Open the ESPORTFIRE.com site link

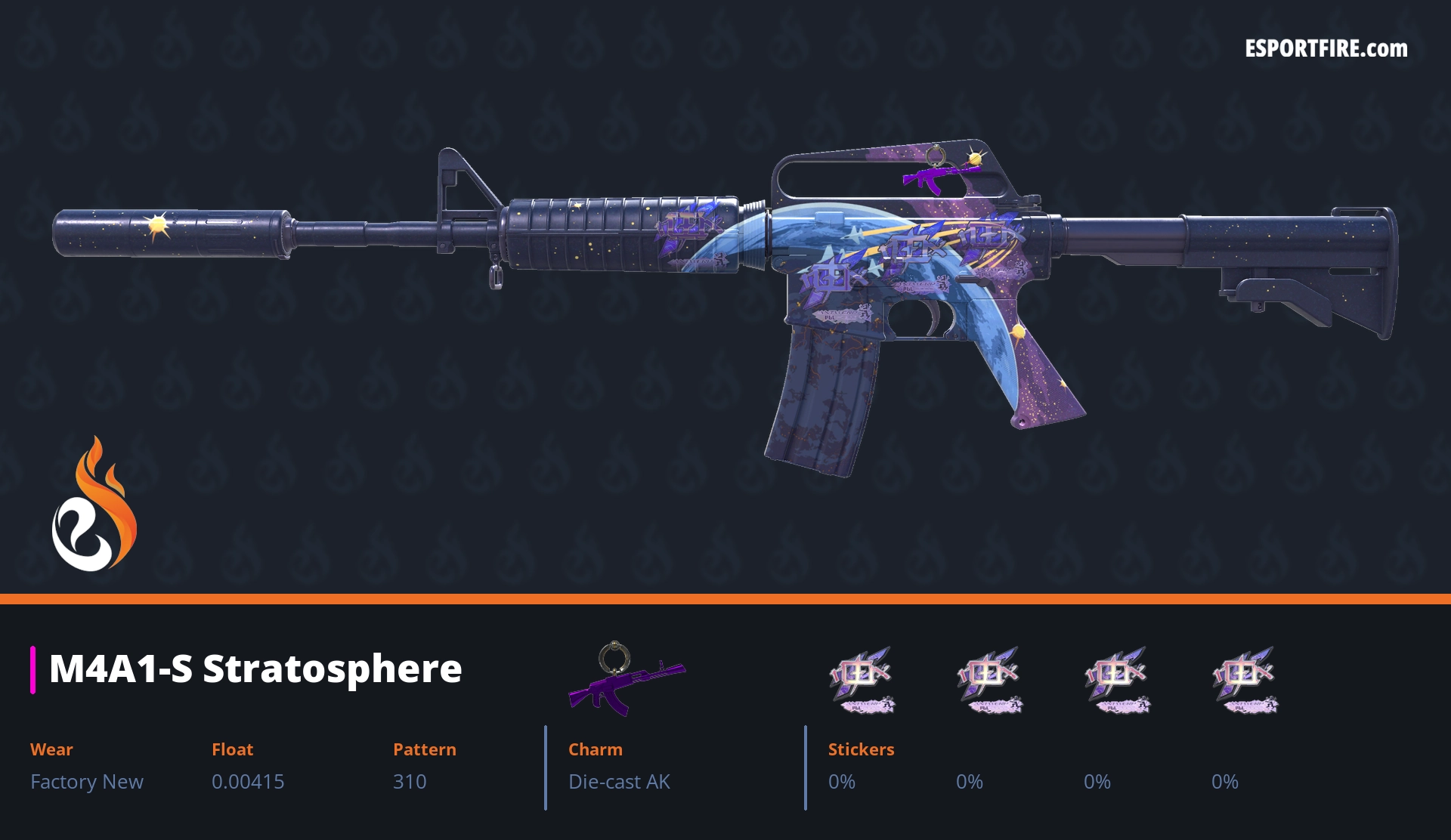[x=1326, y=49]
